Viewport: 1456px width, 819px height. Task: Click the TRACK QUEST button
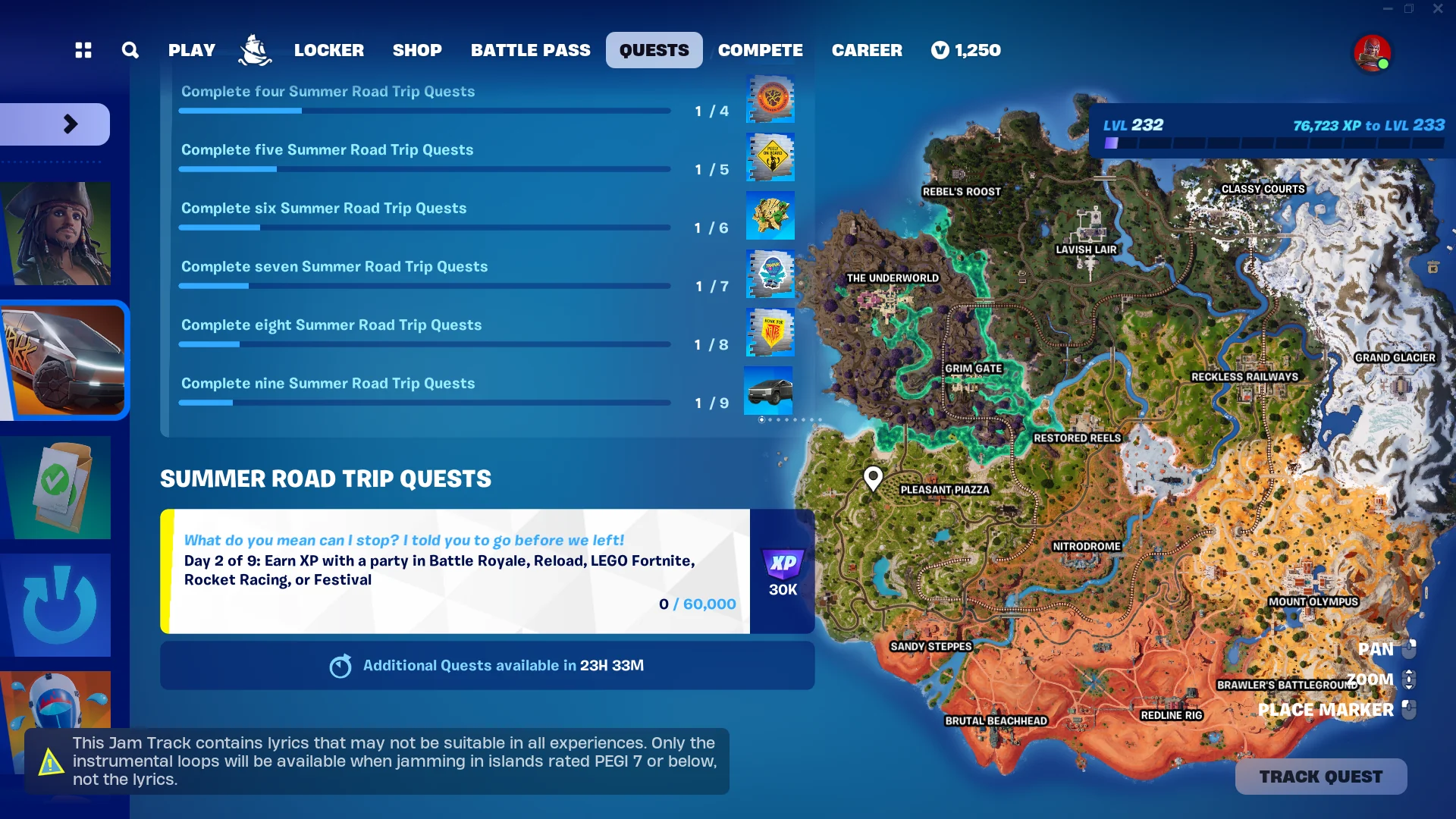click(1320, 776)
